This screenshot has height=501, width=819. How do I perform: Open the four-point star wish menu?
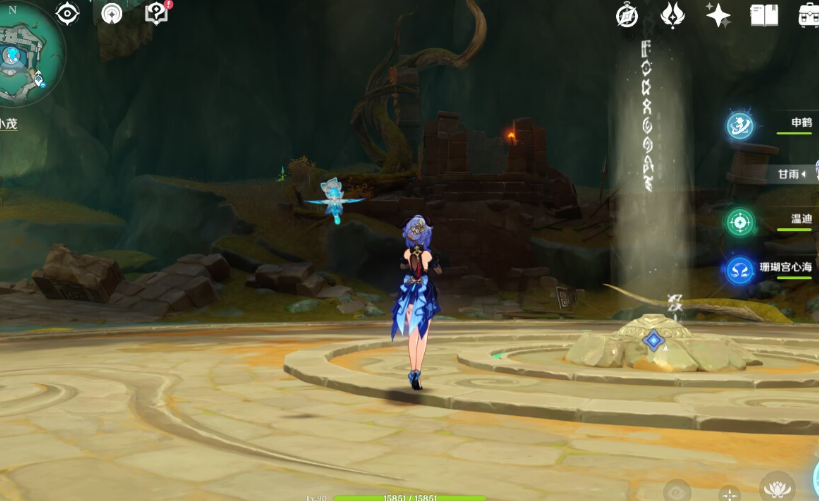pyautogui.click(x=718, y=15)
